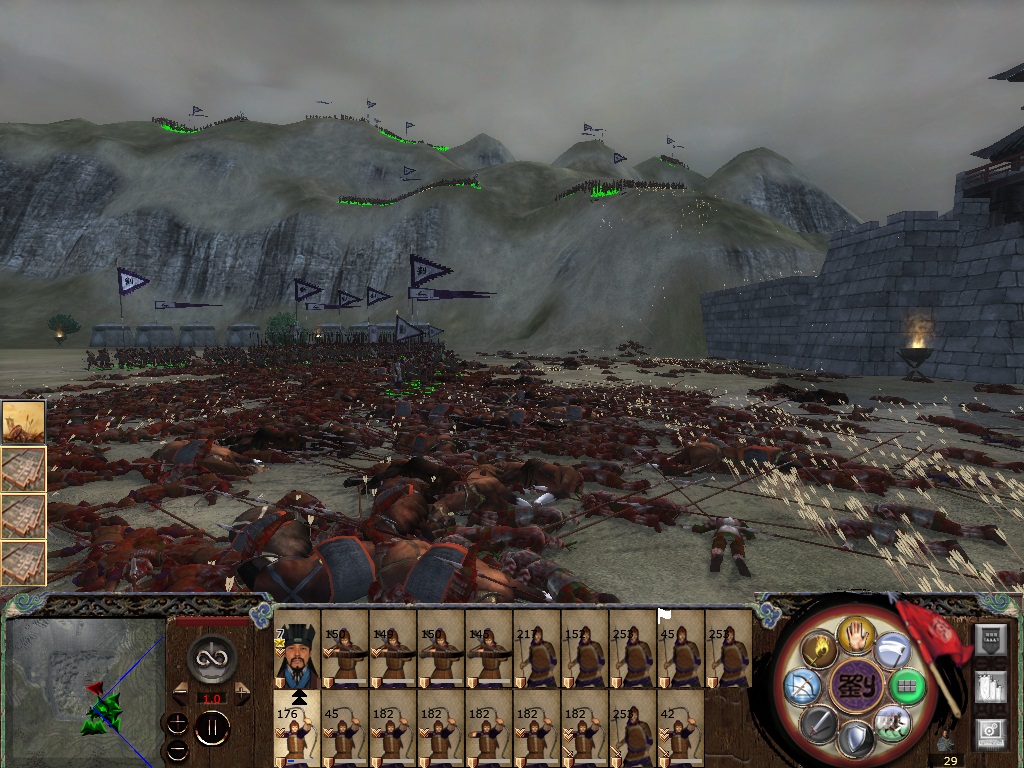Pause the battle
The height and width of the screenshot is (768, 1024).
[x=212, y=727]
